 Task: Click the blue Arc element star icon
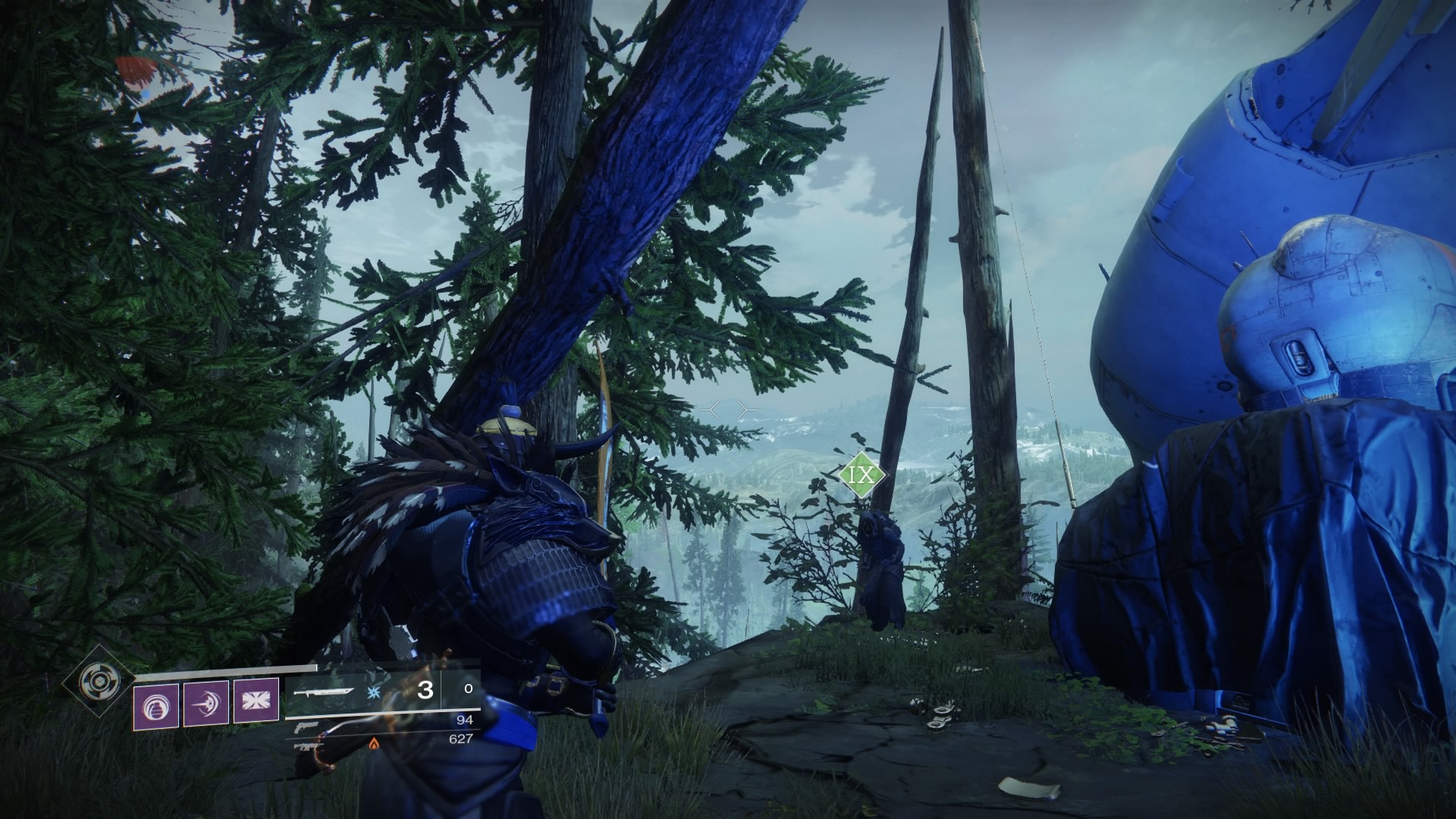tap(373, 692)
